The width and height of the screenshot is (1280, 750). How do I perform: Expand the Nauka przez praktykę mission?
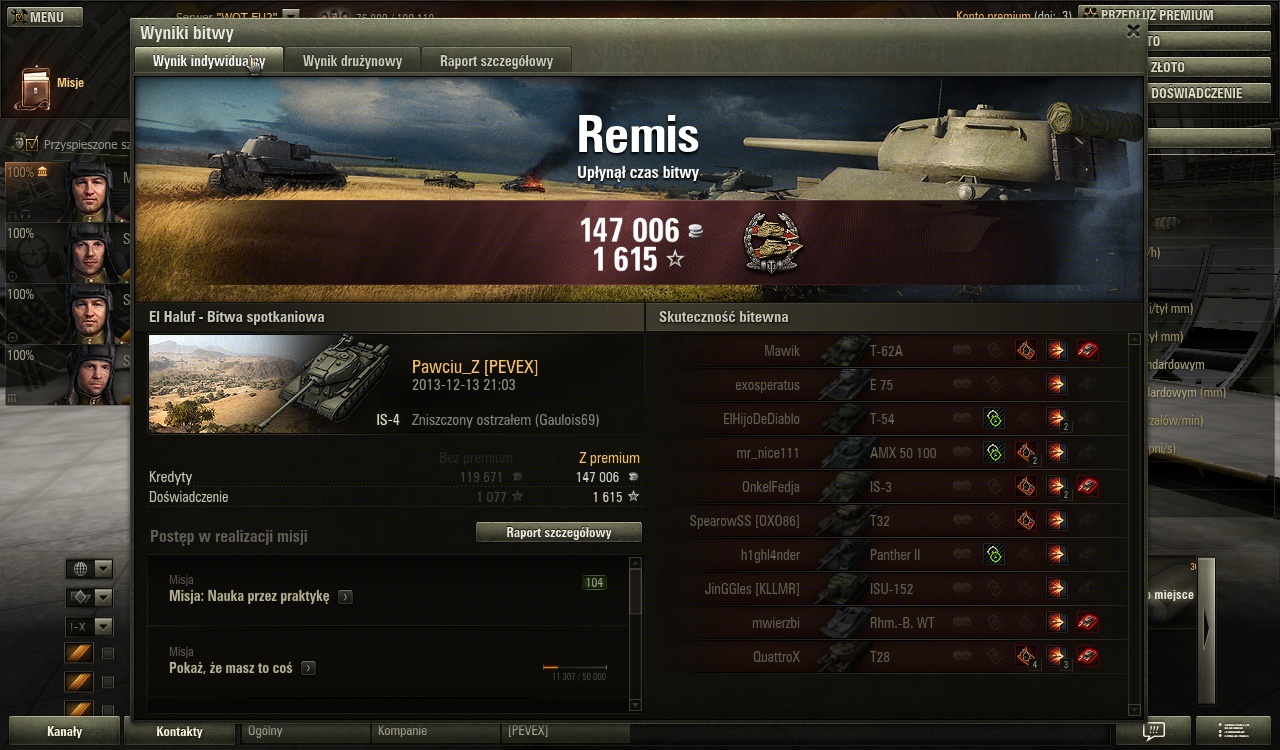(x=345, y=597)
